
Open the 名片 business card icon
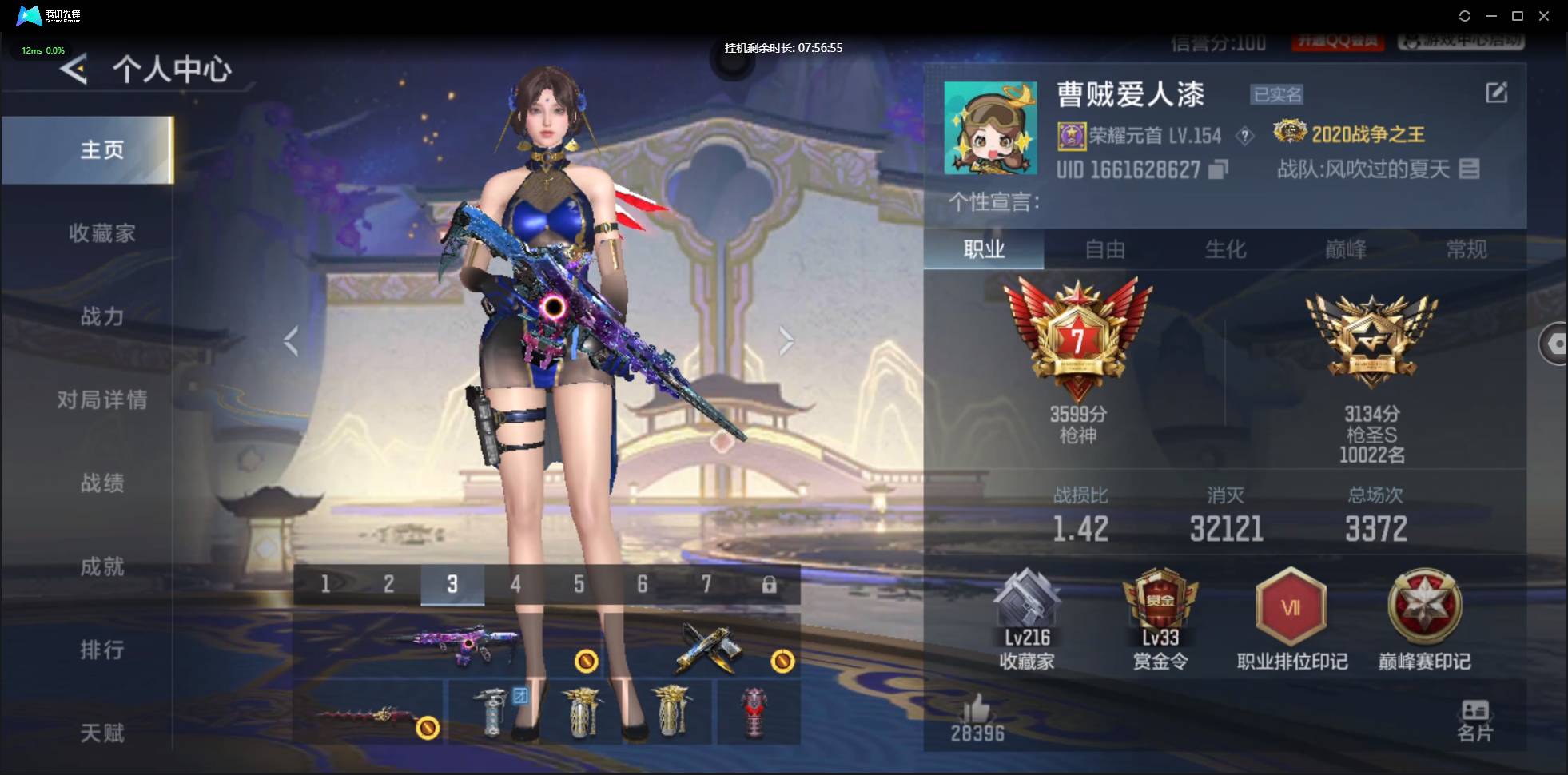pyautogui.click(x=1476, y=711)
